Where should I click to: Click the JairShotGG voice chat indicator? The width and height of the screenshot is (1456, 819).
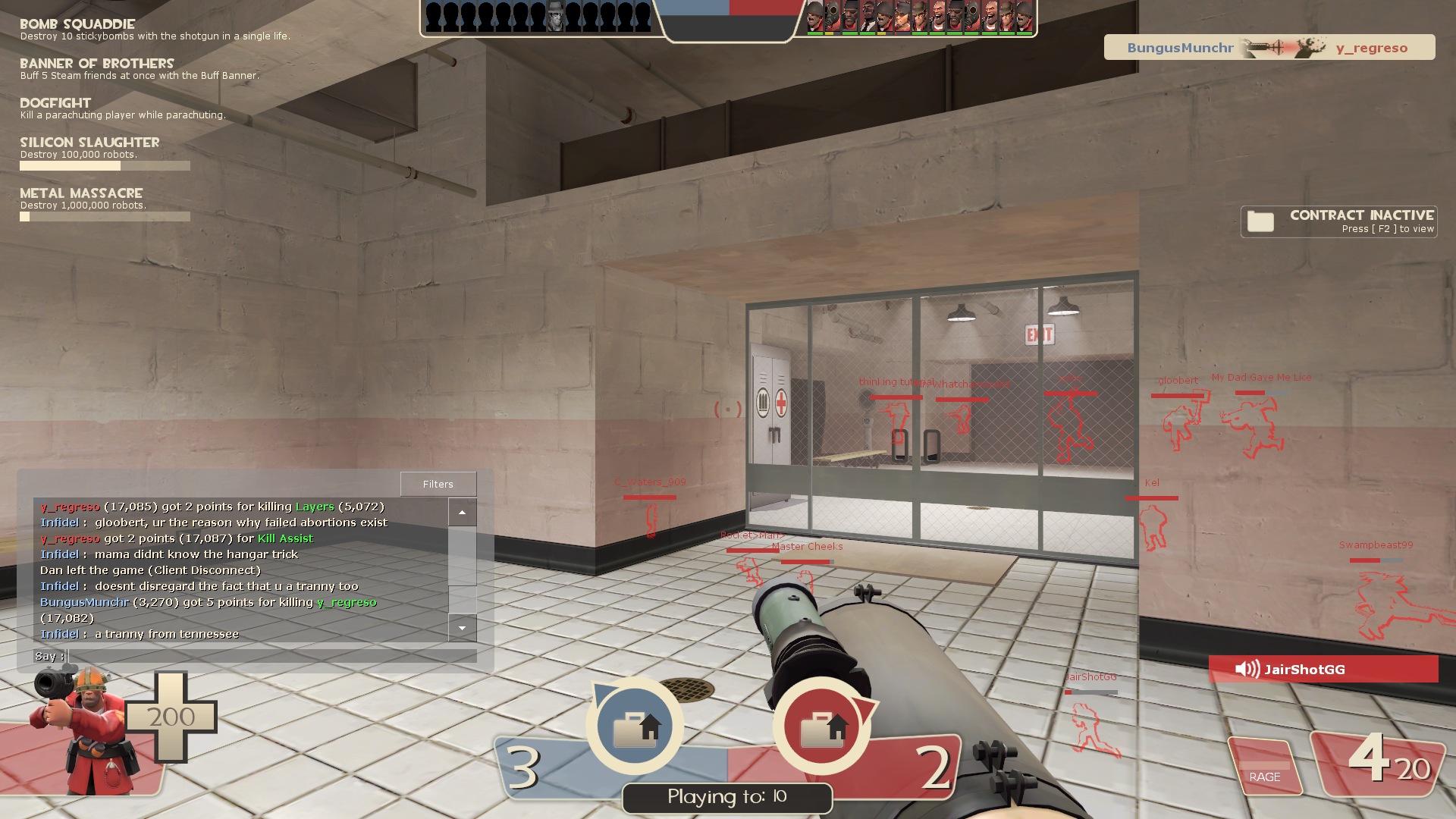coord(1323,669)
